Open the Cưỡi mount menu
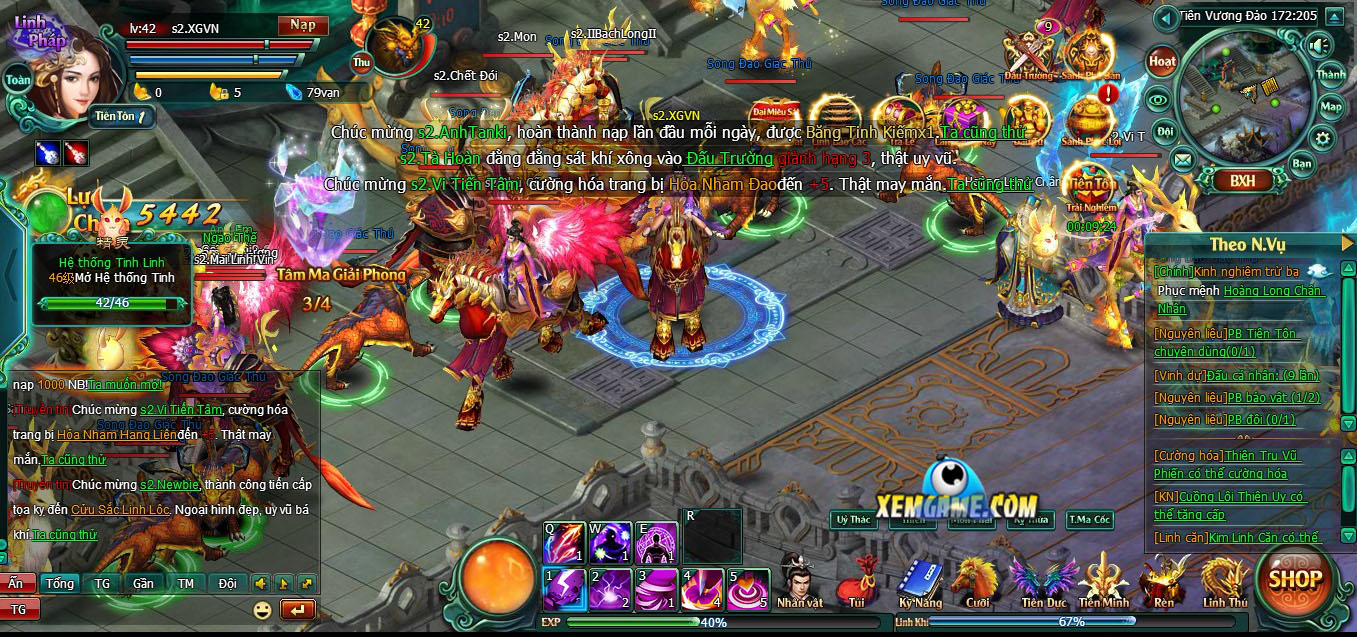Image resolution: width=1357 pixels, height=637 pixels. click(x=977, y=580)
